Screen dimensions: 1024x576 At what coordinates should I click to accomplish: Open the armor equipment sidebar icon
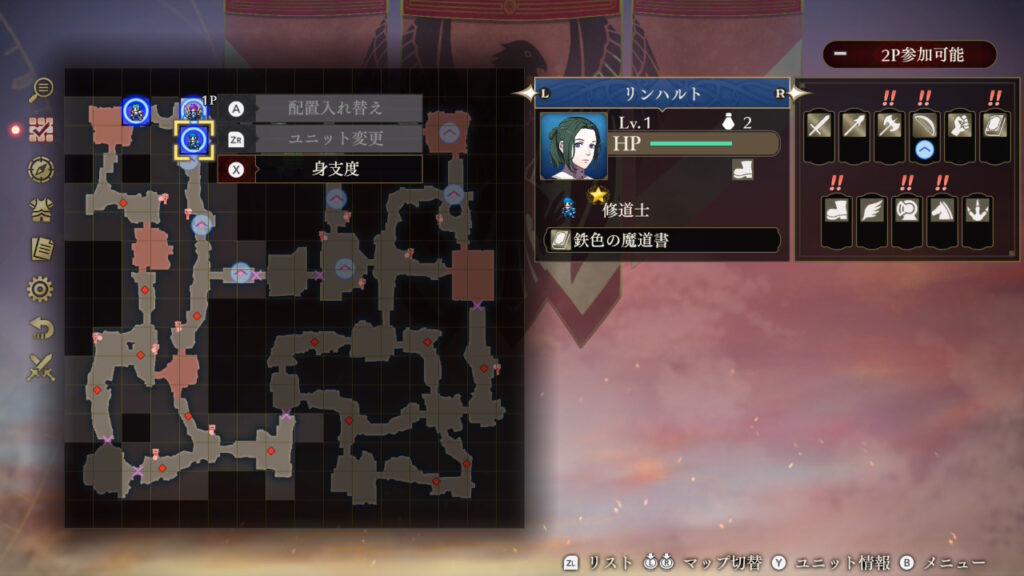41,209
